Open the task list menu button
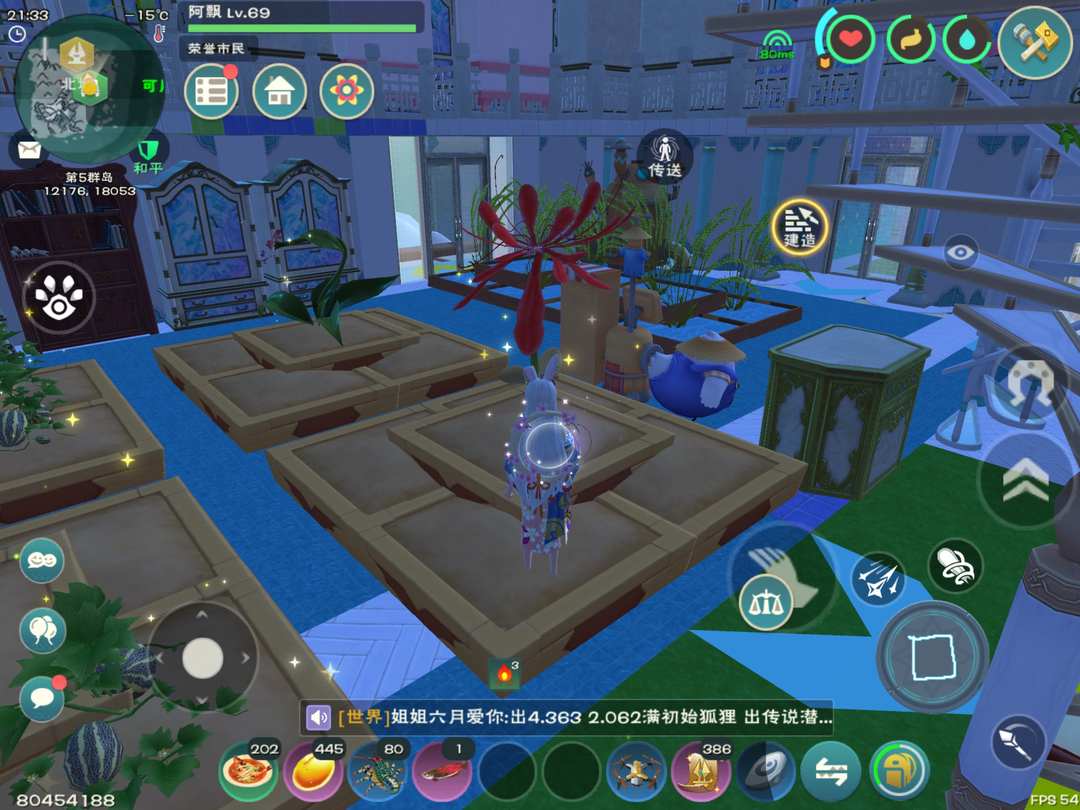The width and height of the screenshot is (1080, 810). coord(211,91)
